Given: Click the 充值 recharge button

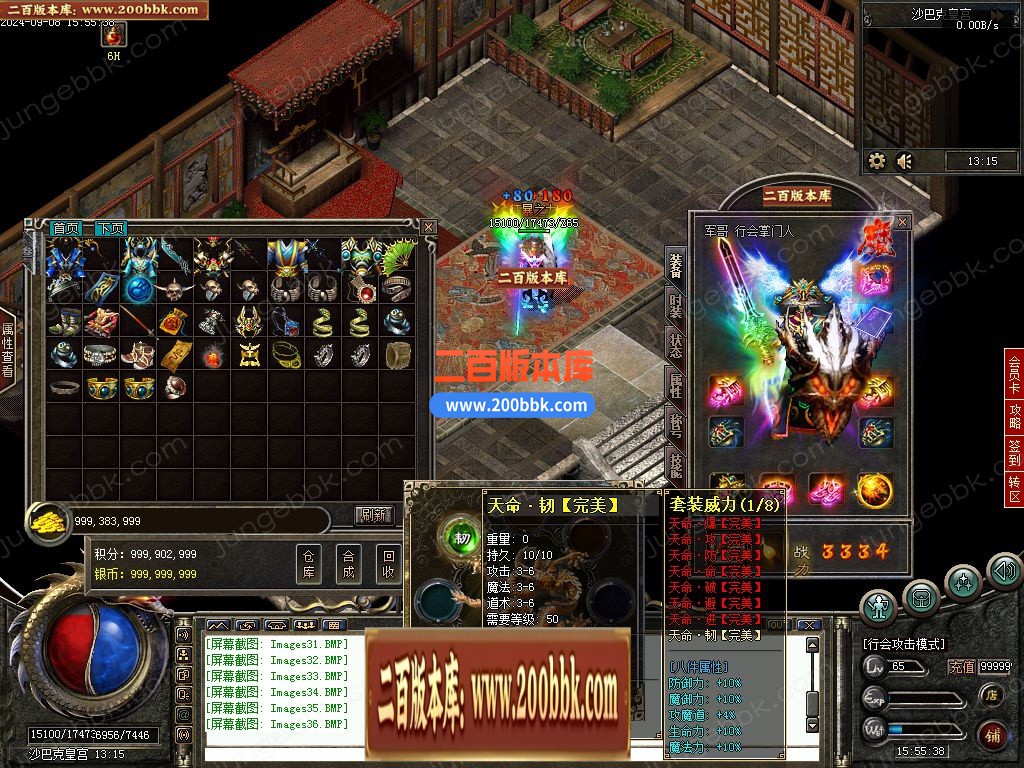Looking at the screenshot, I should tap(961, 667).
